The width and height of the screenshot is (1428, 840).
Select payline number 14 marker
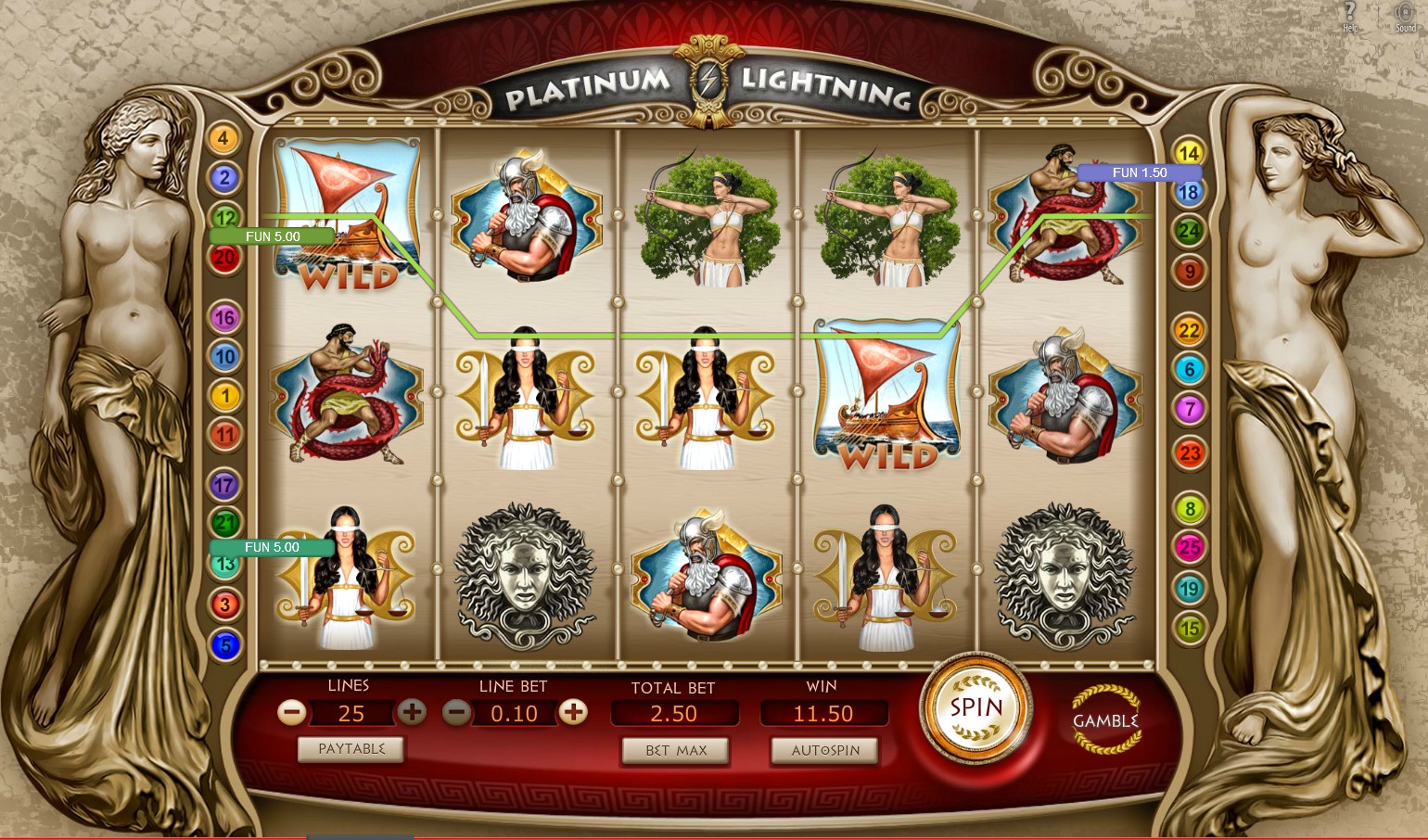[1189, 153]
